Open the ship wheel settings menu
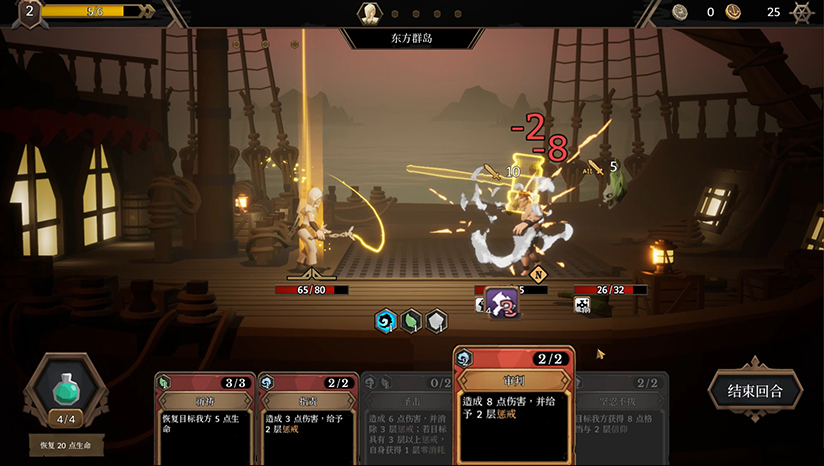The height and width of the screenshot is (466, 824). coord(801,12)
